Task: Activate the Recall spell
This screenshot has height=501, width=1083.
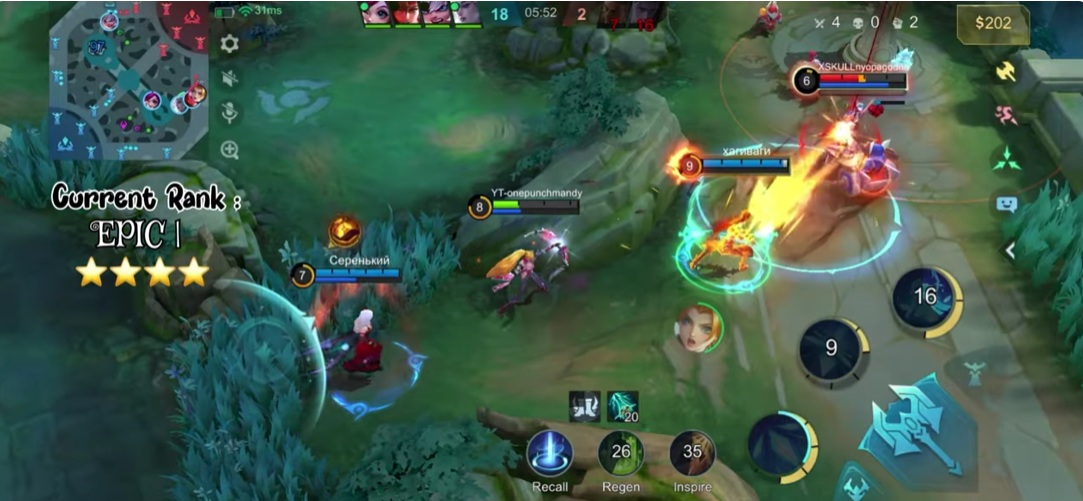Action: pyautogui.click(x=549, y=453)
